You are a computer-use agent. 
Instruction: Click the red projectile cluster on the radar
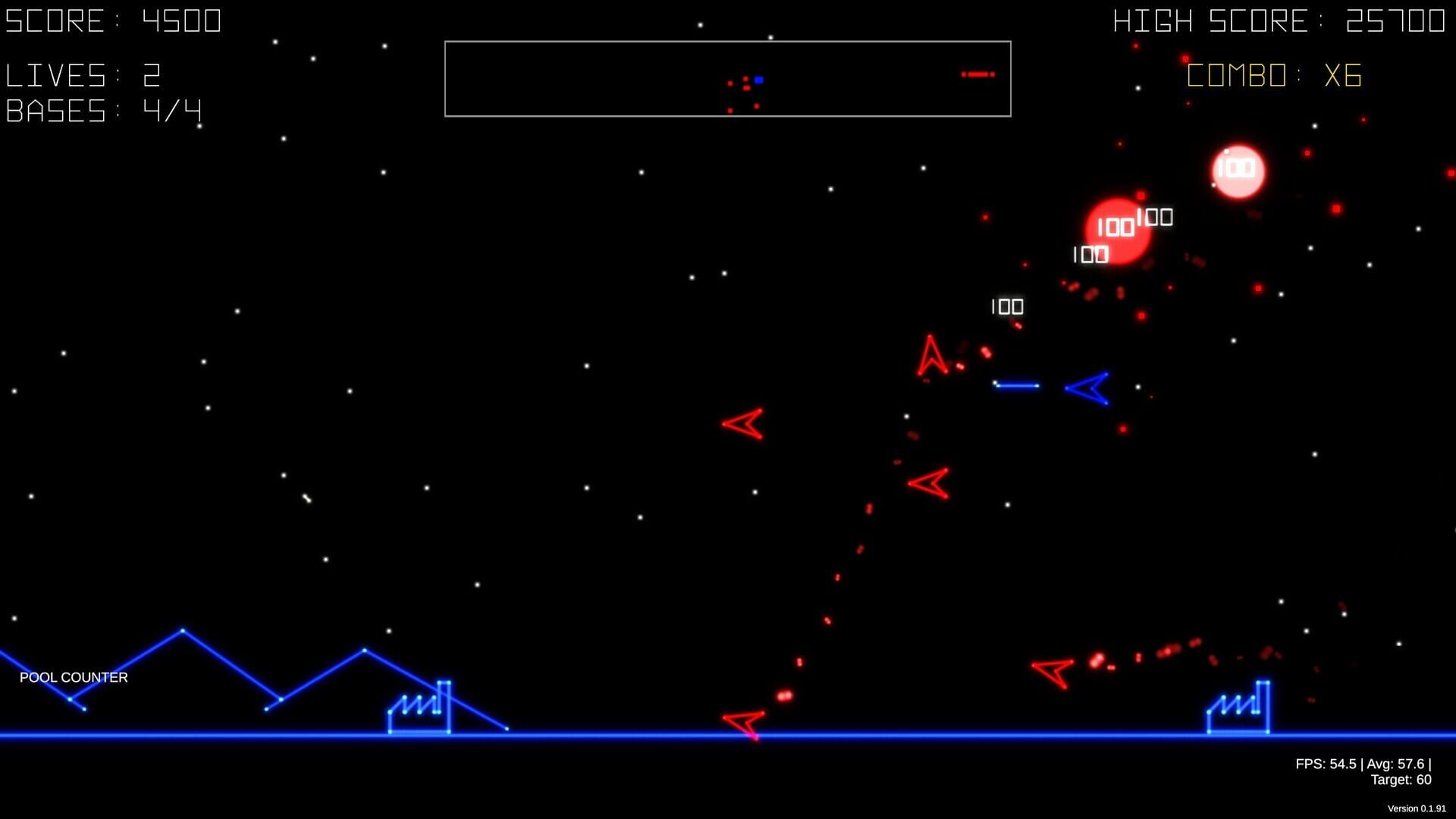coord(978,75)
